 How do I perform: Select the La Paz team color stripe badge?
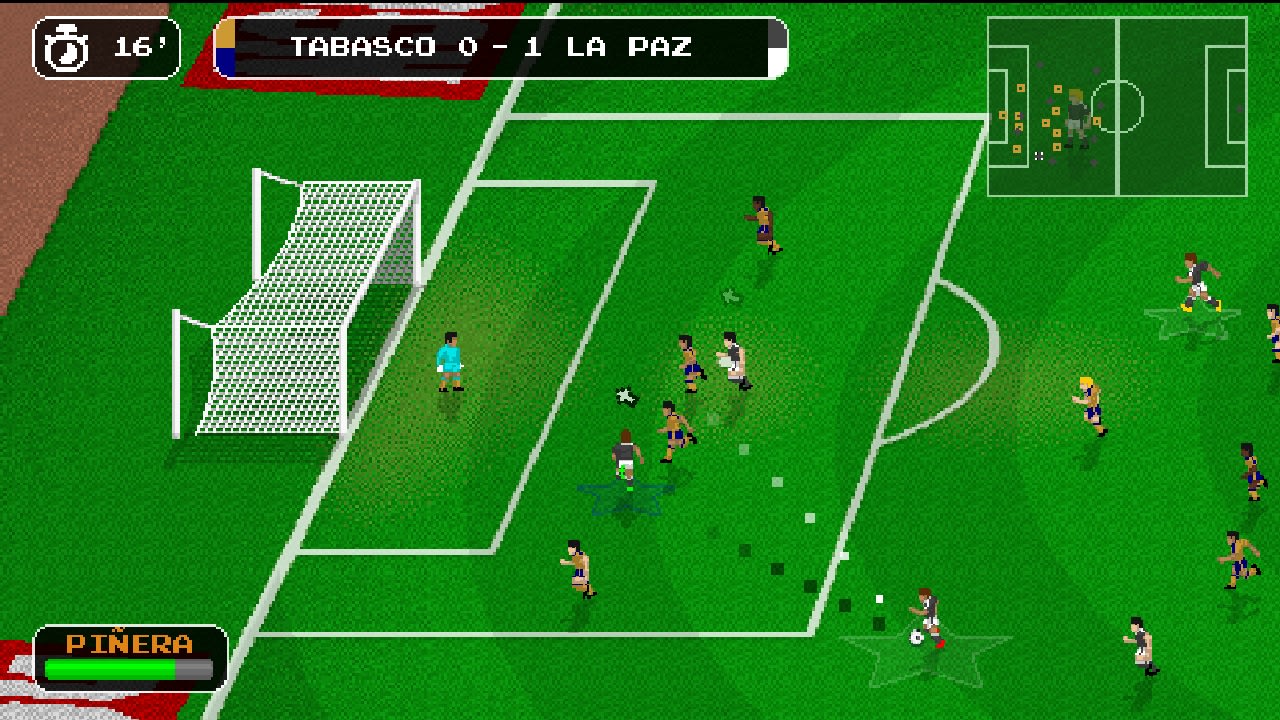click(224, 45)
